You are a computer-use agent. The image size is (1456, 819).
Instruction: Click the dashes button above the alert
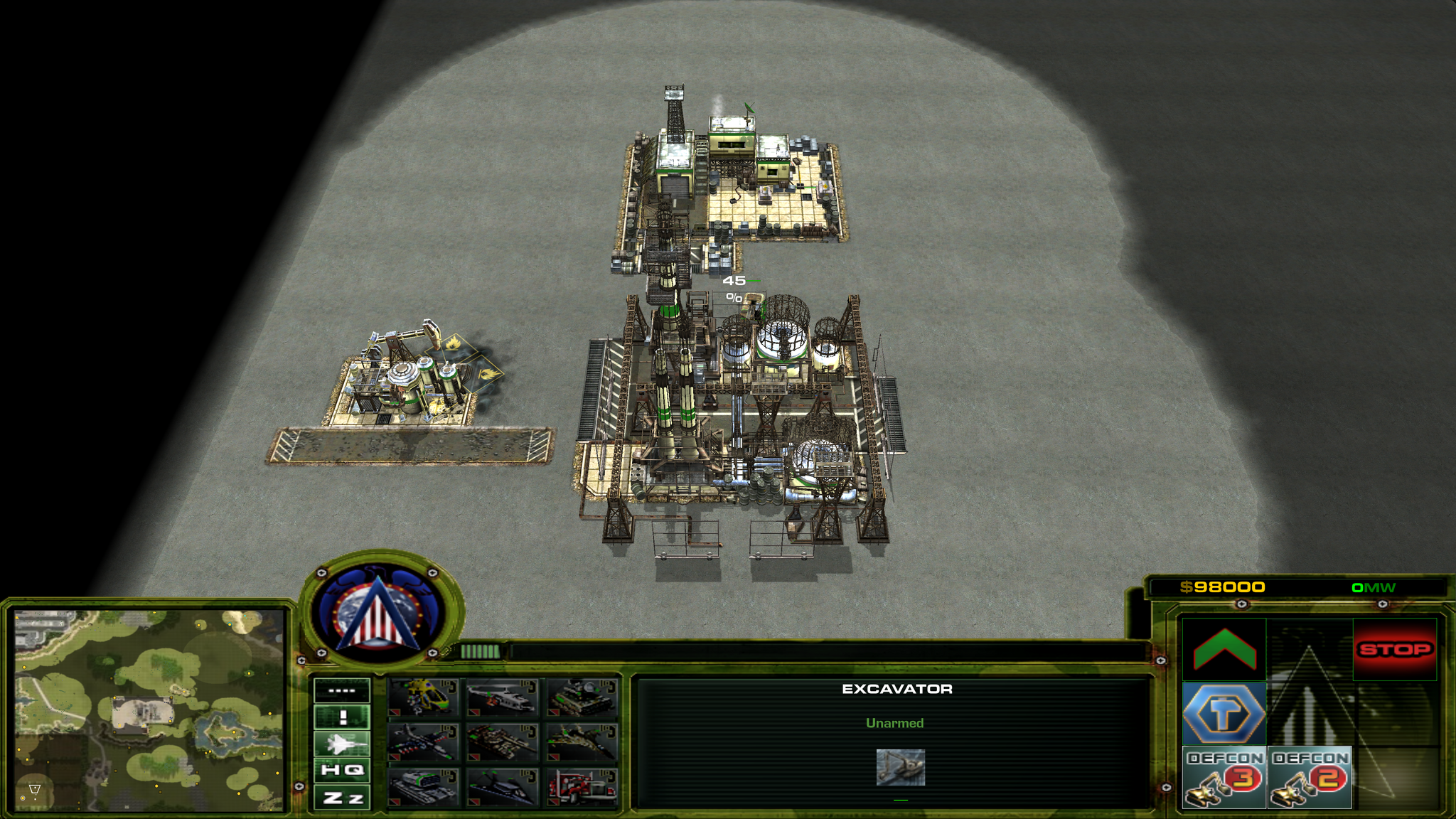click(x=342, y=690)
